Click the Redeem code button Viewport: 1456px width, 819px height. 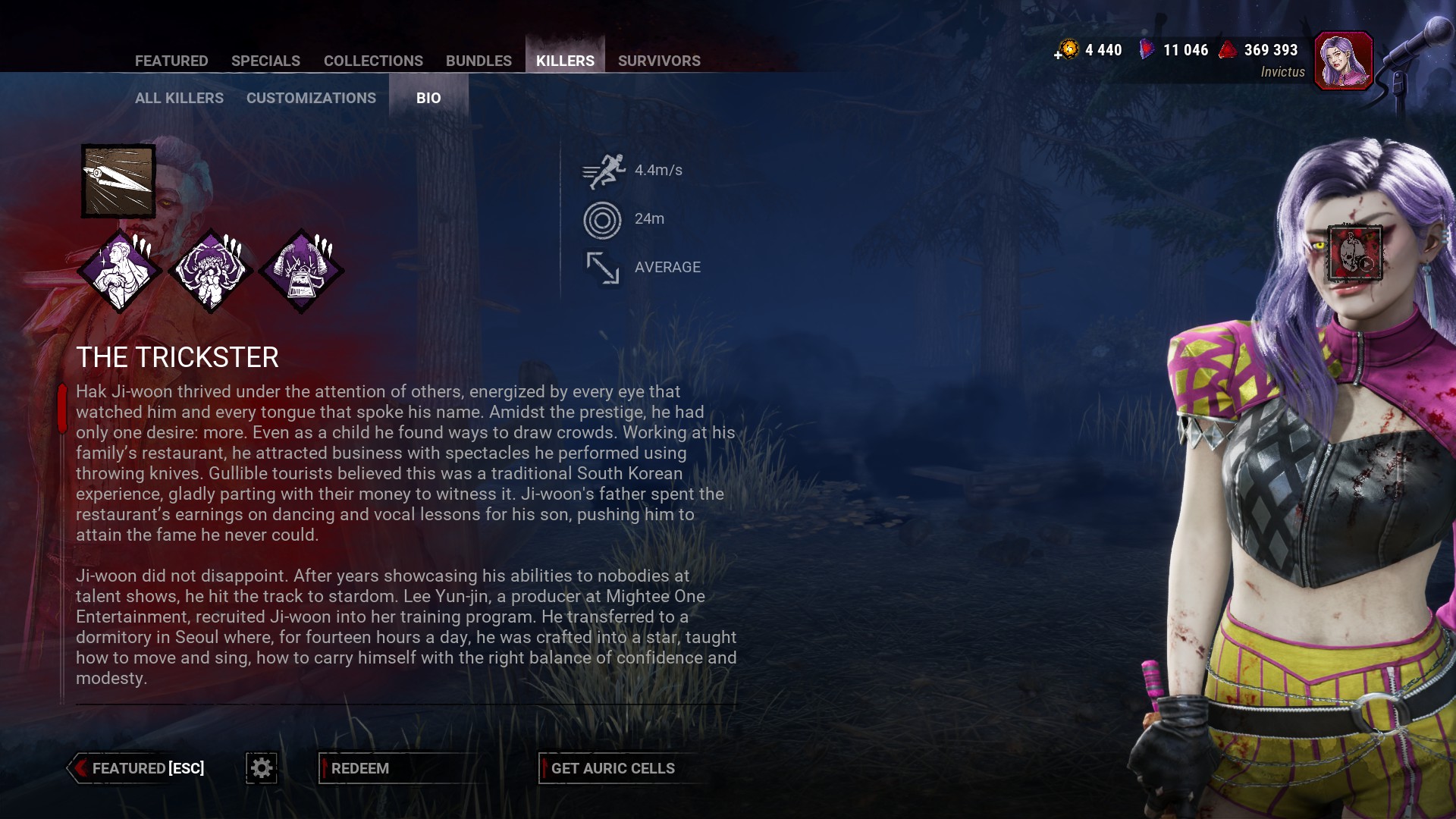360,768
